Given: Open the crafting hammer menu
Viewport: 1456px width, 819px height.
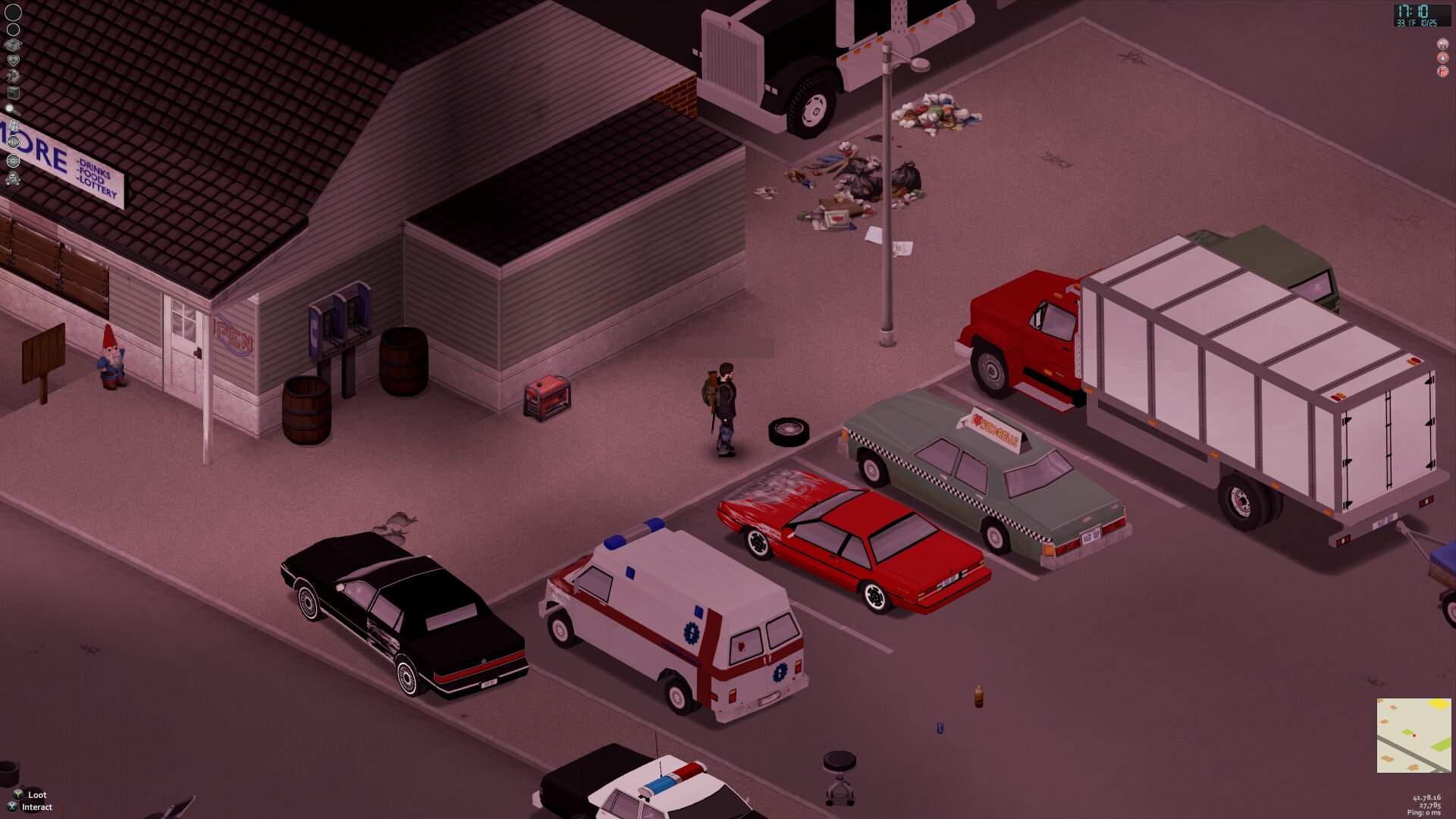Looking at the screenshot, I should coord(13,76).
